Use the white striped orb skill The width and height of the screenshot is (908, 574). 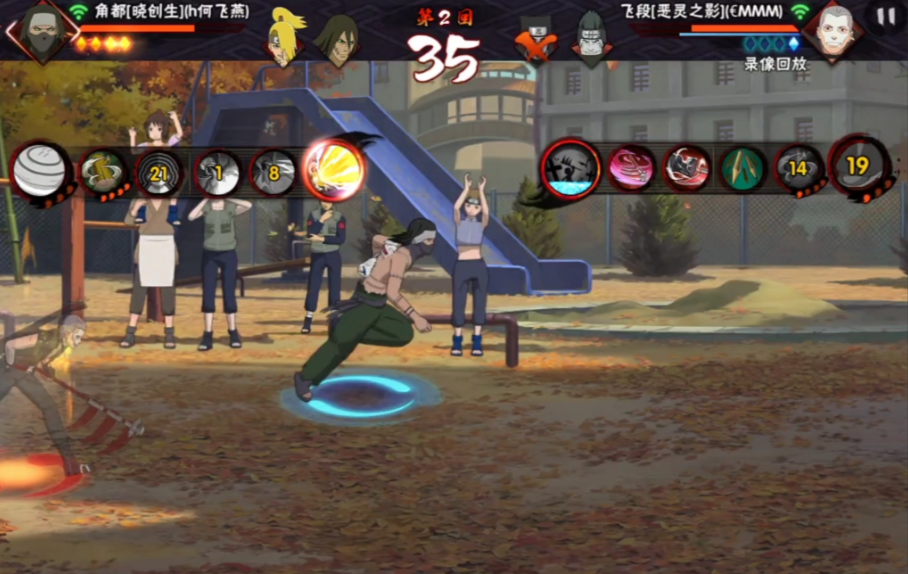[41, 171]
